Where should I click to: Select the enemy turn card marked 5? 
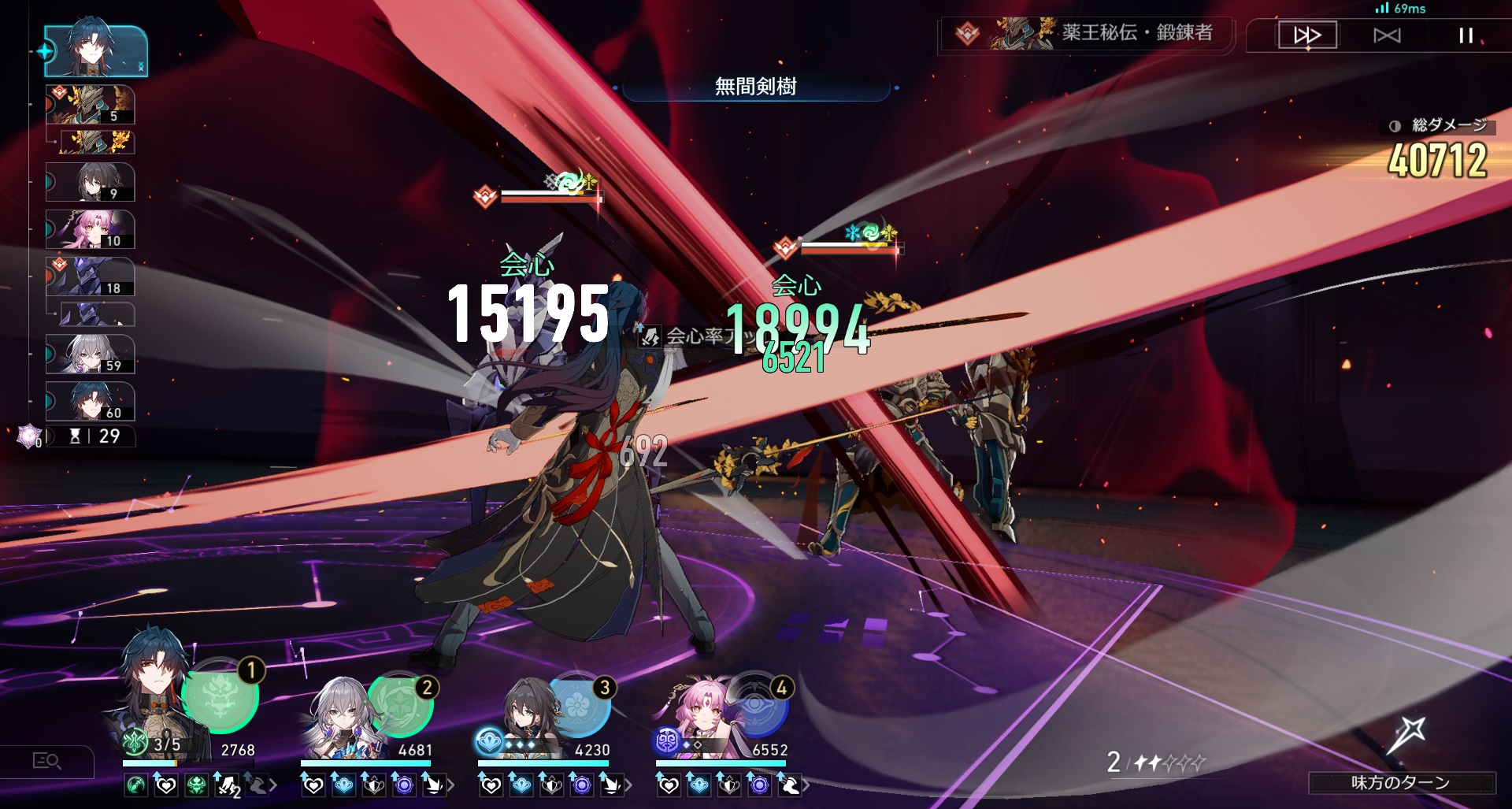(x=91, y=106)
